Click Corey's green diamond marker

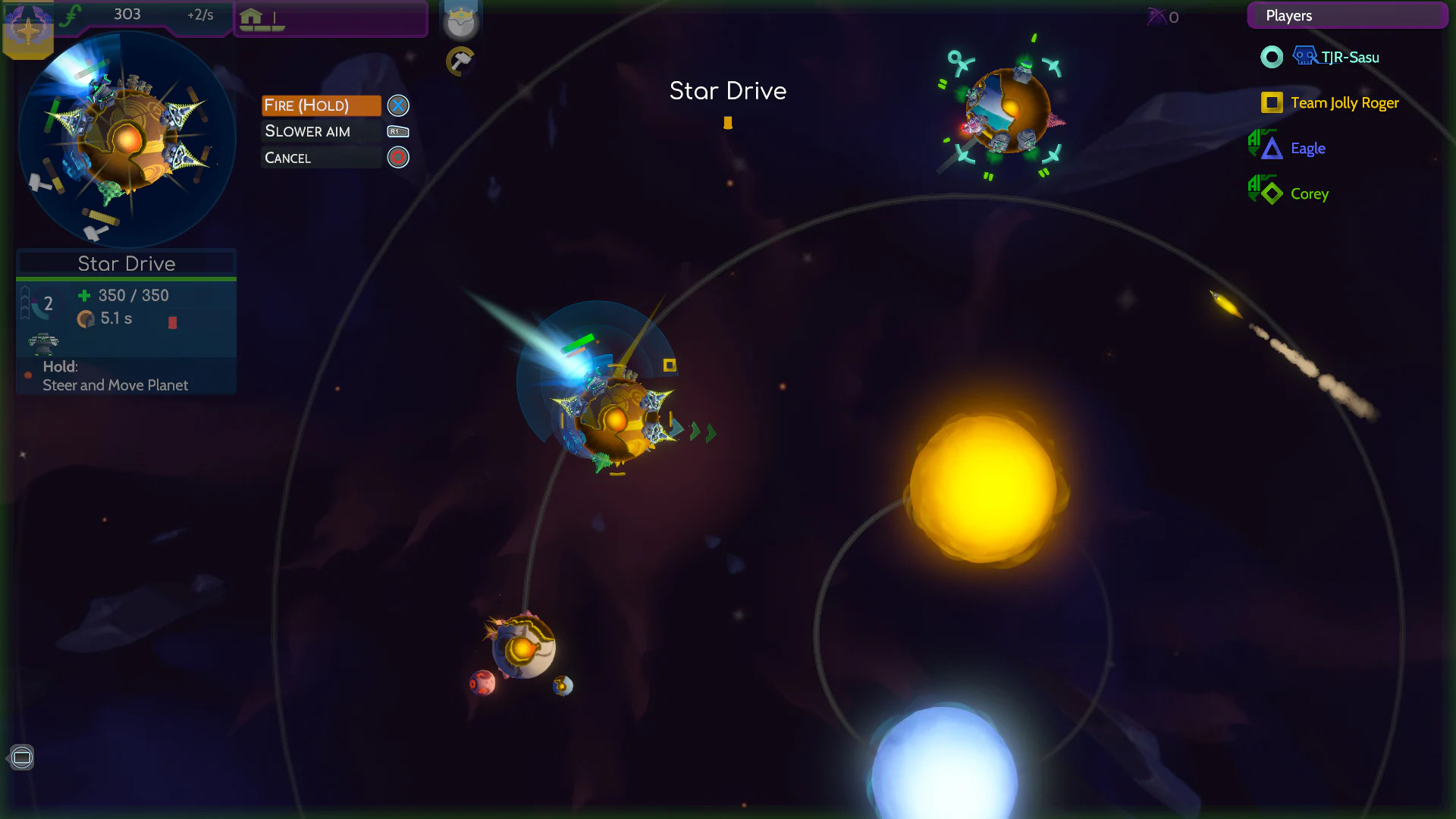(1270, 193)
